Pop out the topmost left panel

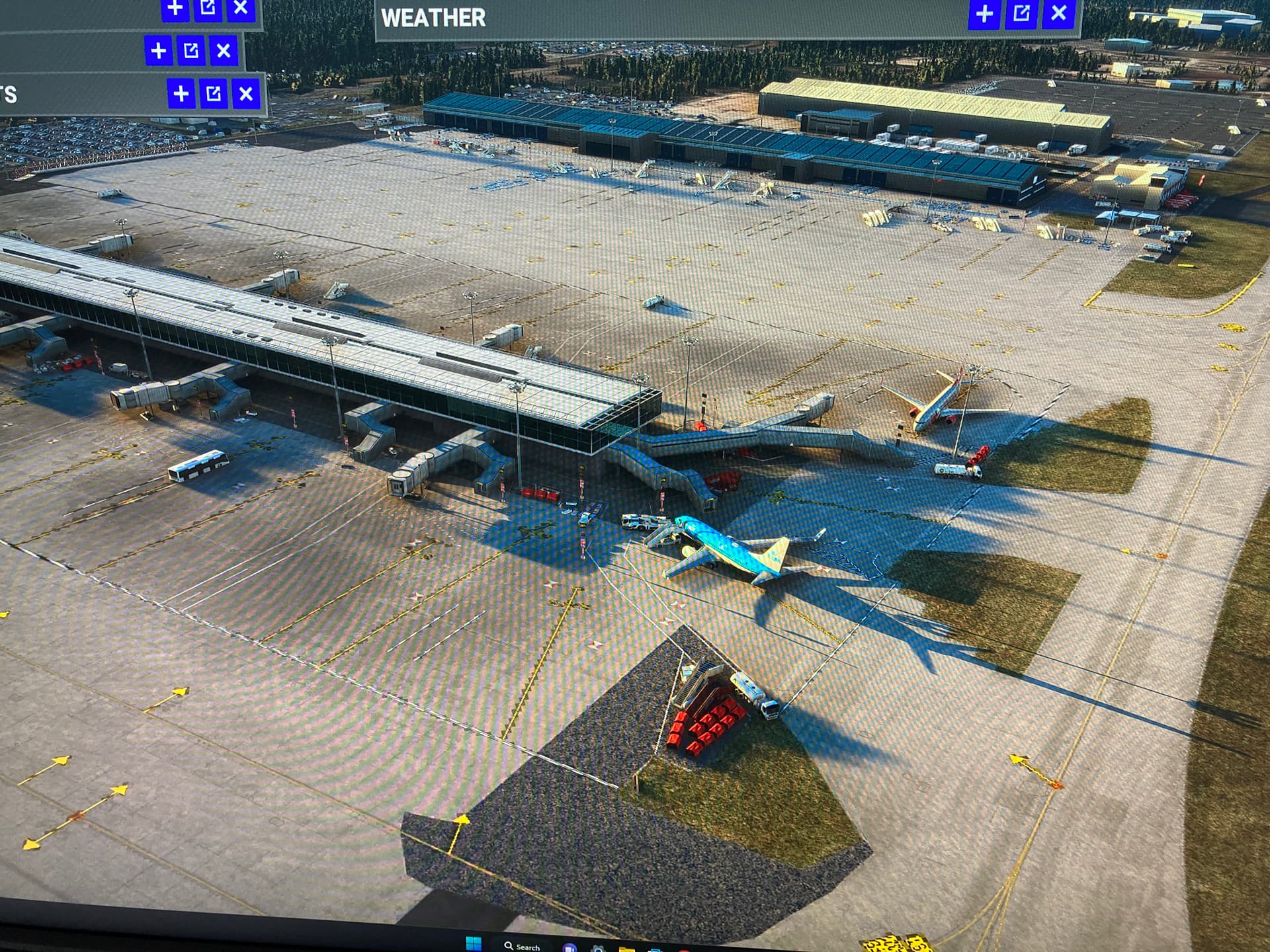[x=209, y=7]
